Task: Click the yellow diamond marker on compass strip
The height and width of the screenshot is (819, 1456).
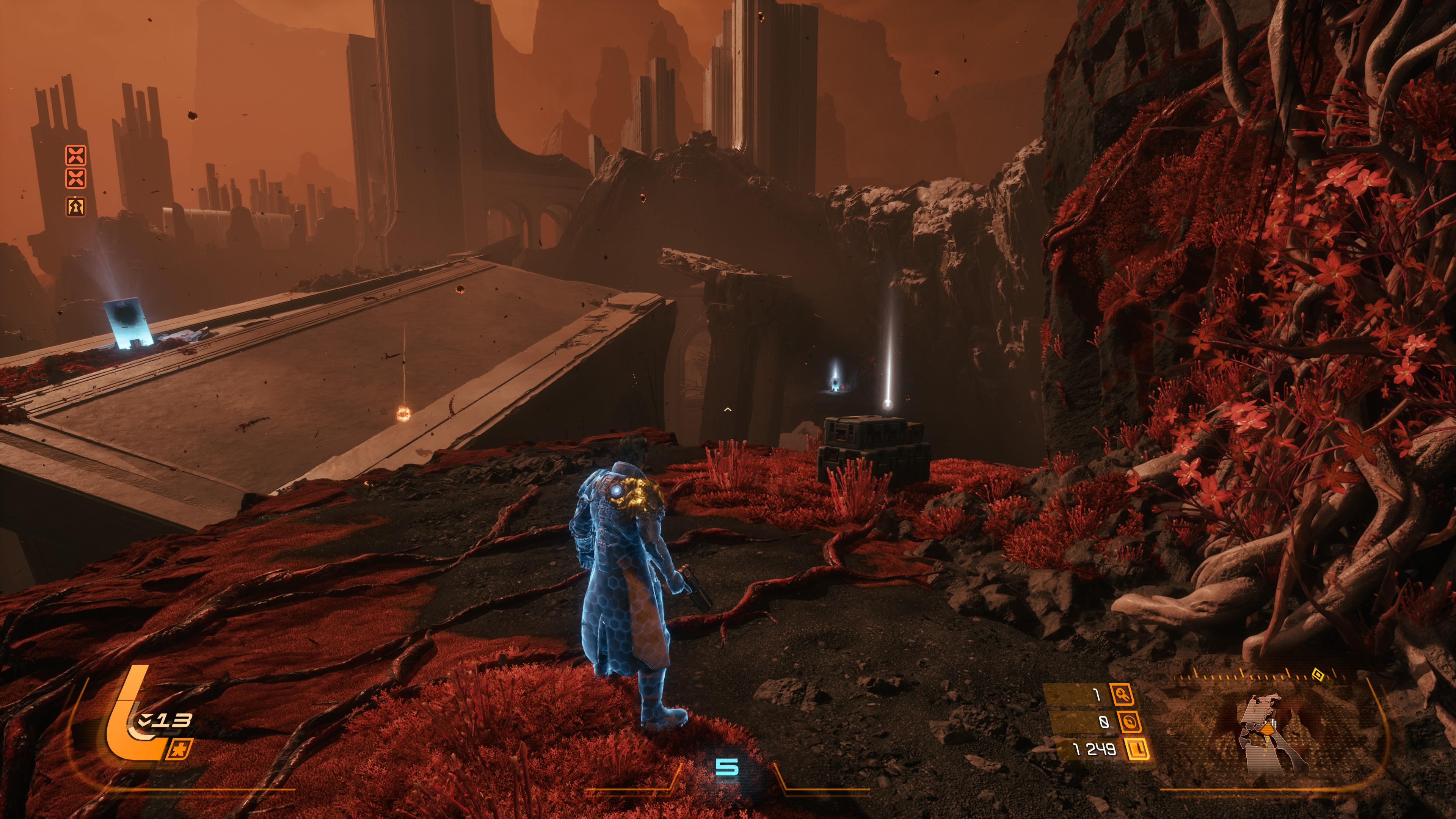Action: pos(1318,674)
